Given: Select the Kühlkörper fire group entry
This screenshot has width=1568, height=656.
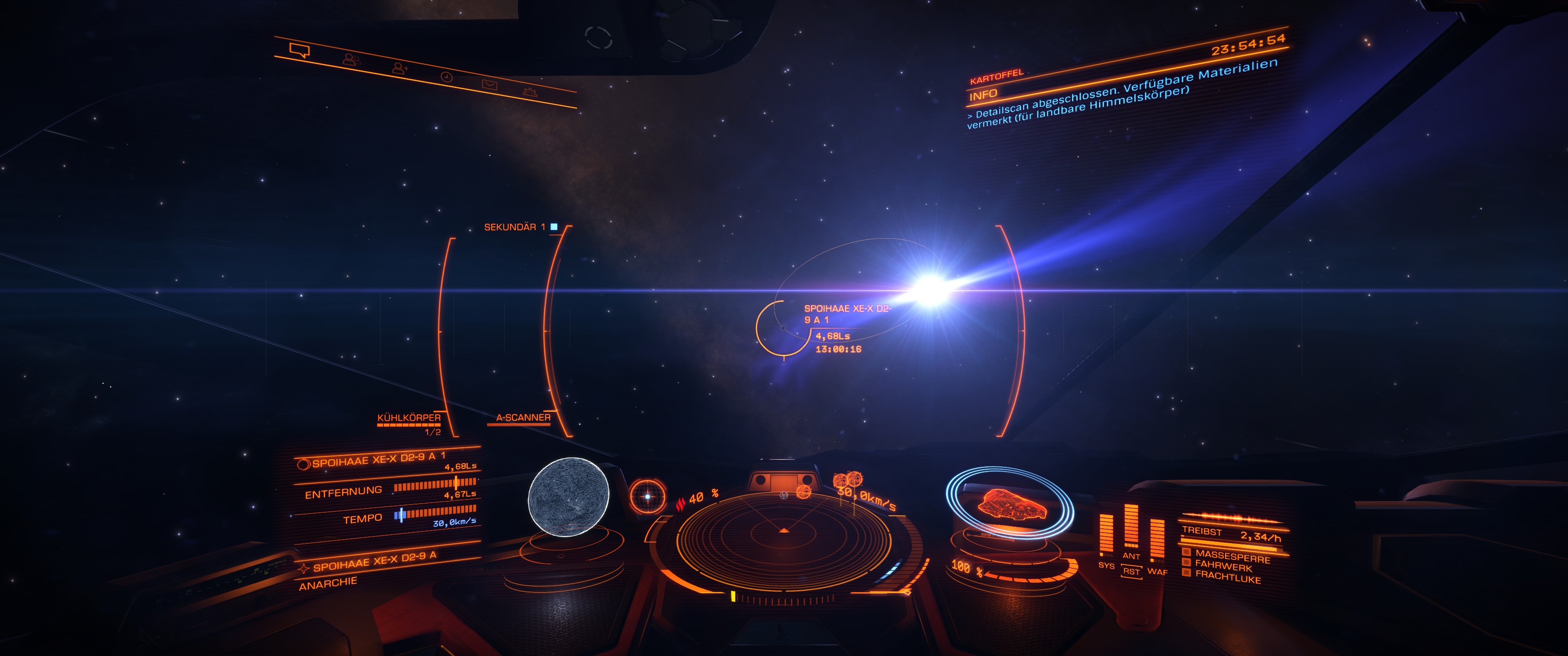Looking at the screenshot, I should [408, 418].
